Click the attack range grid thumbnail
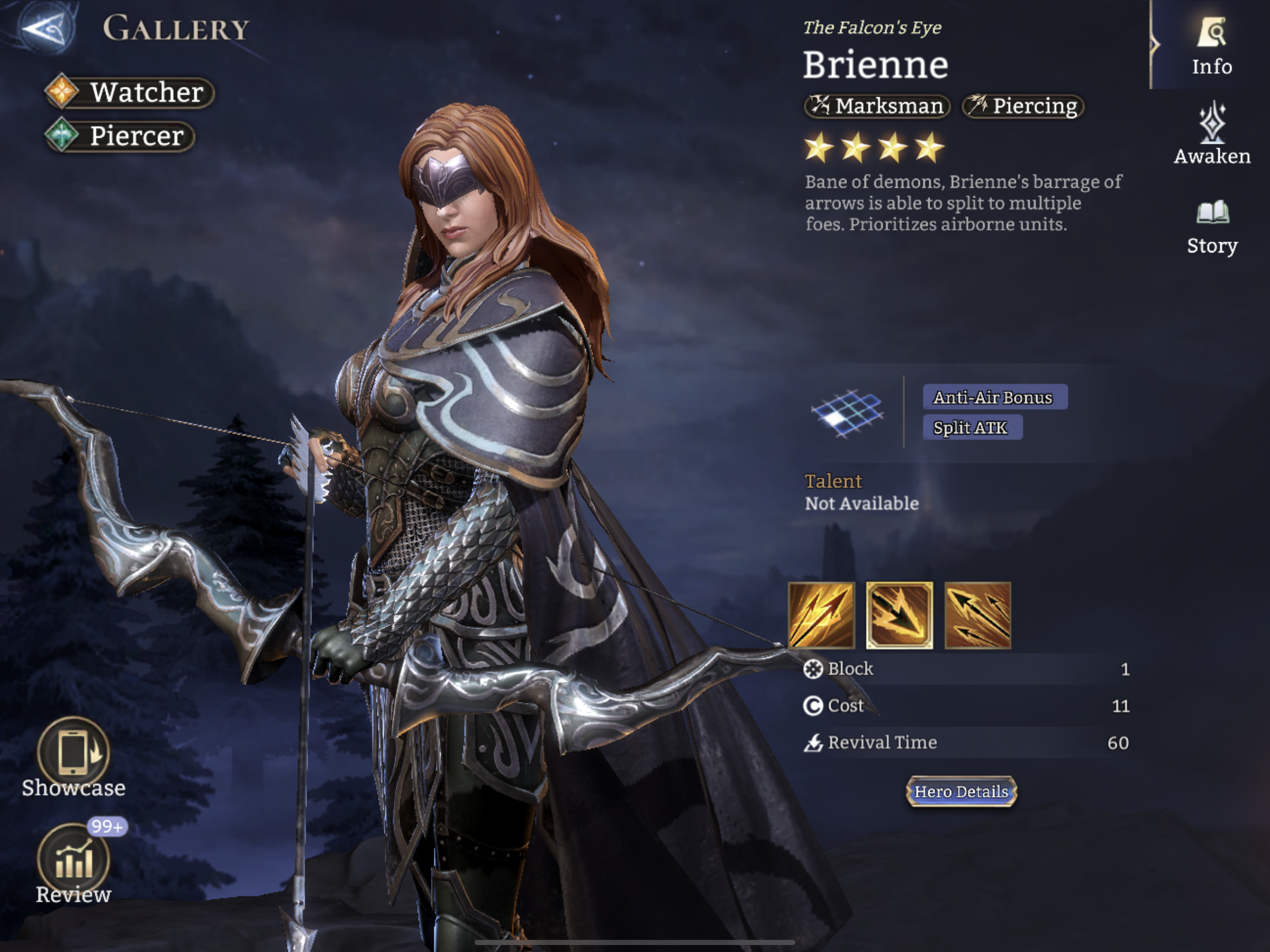 point(848,415)
